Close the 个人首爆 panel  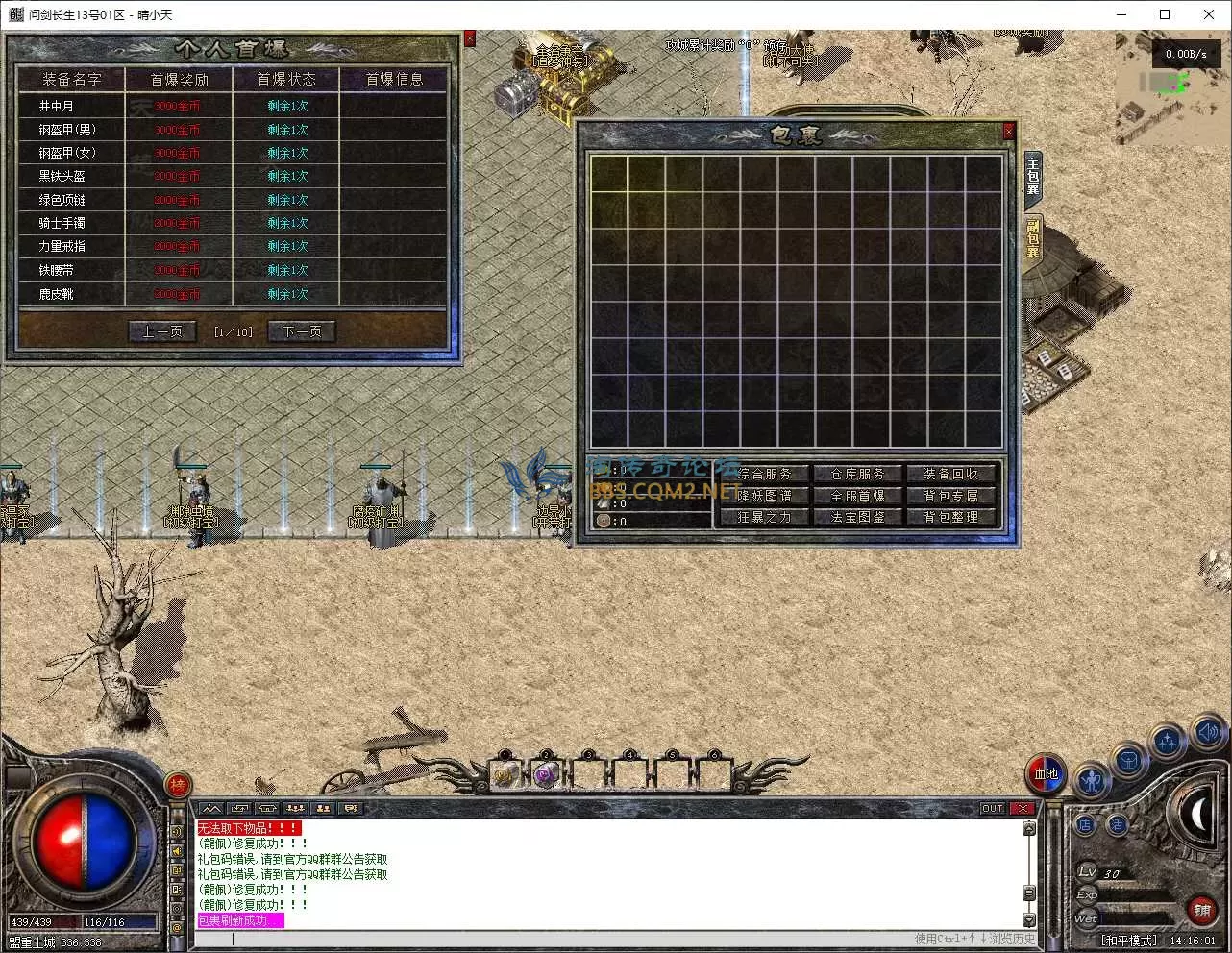click(x=469, y=38)
